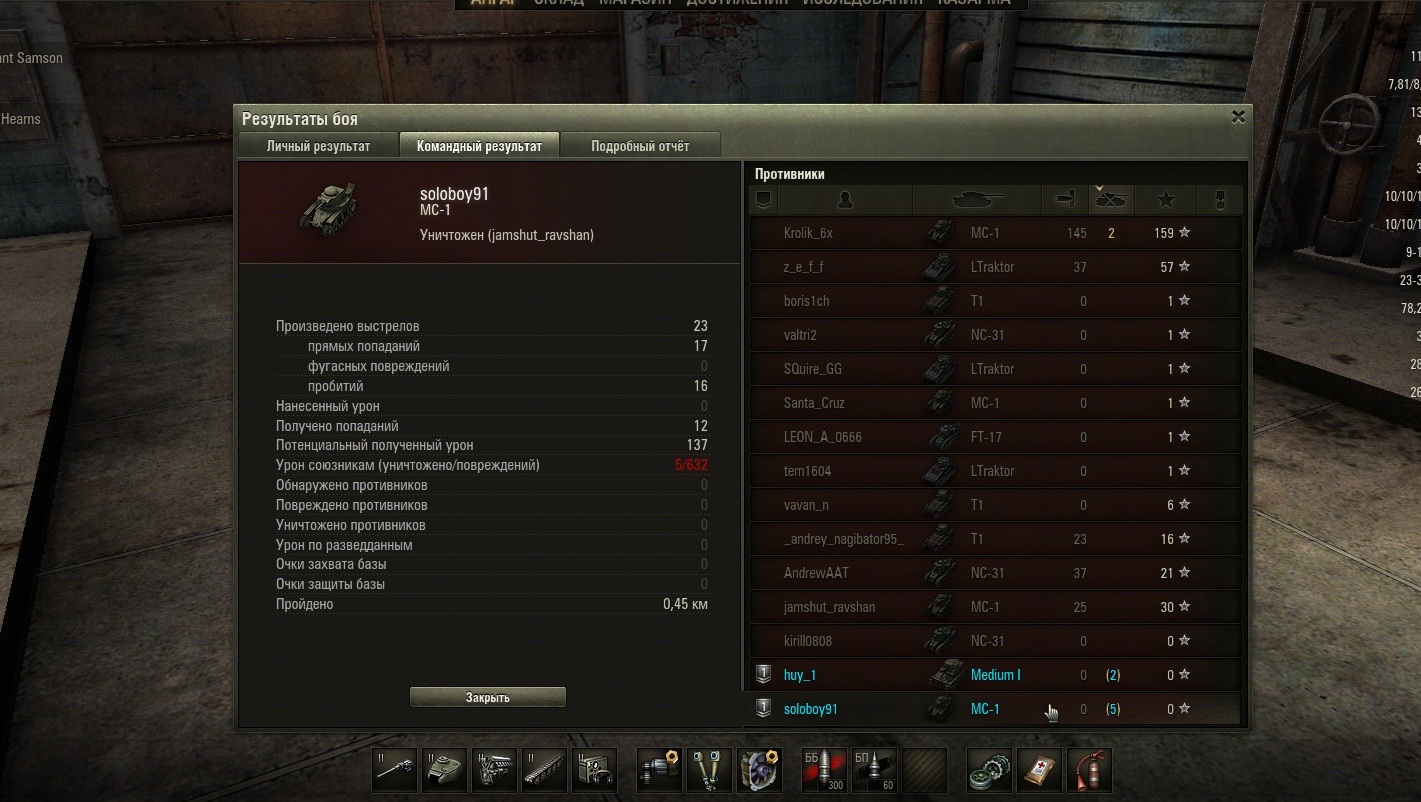Select the AndrewAAT player row

pos(995,573)
